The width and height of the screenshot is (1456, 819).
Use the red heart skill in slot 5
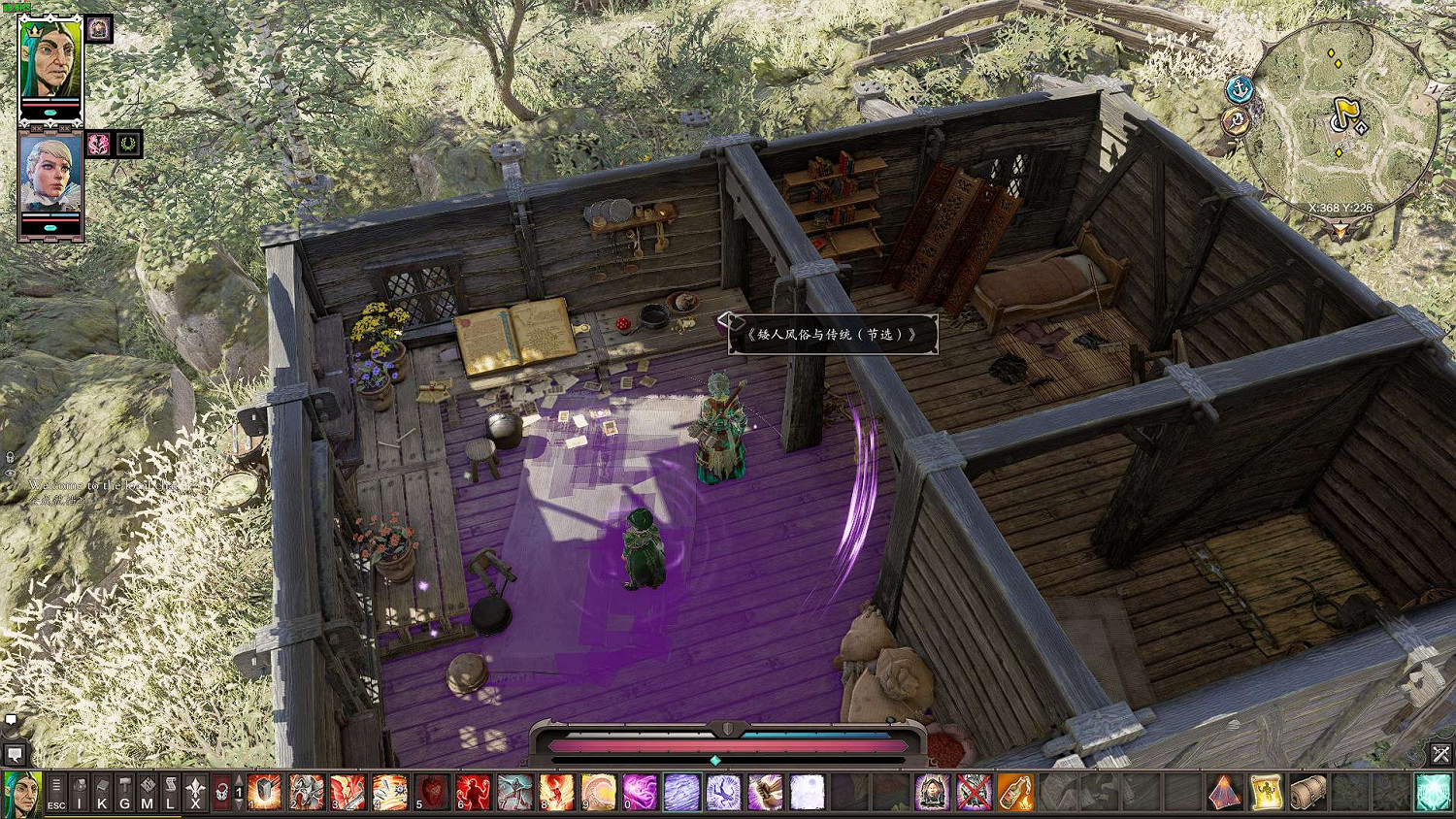pyautogui.click(x=432, y=793)
